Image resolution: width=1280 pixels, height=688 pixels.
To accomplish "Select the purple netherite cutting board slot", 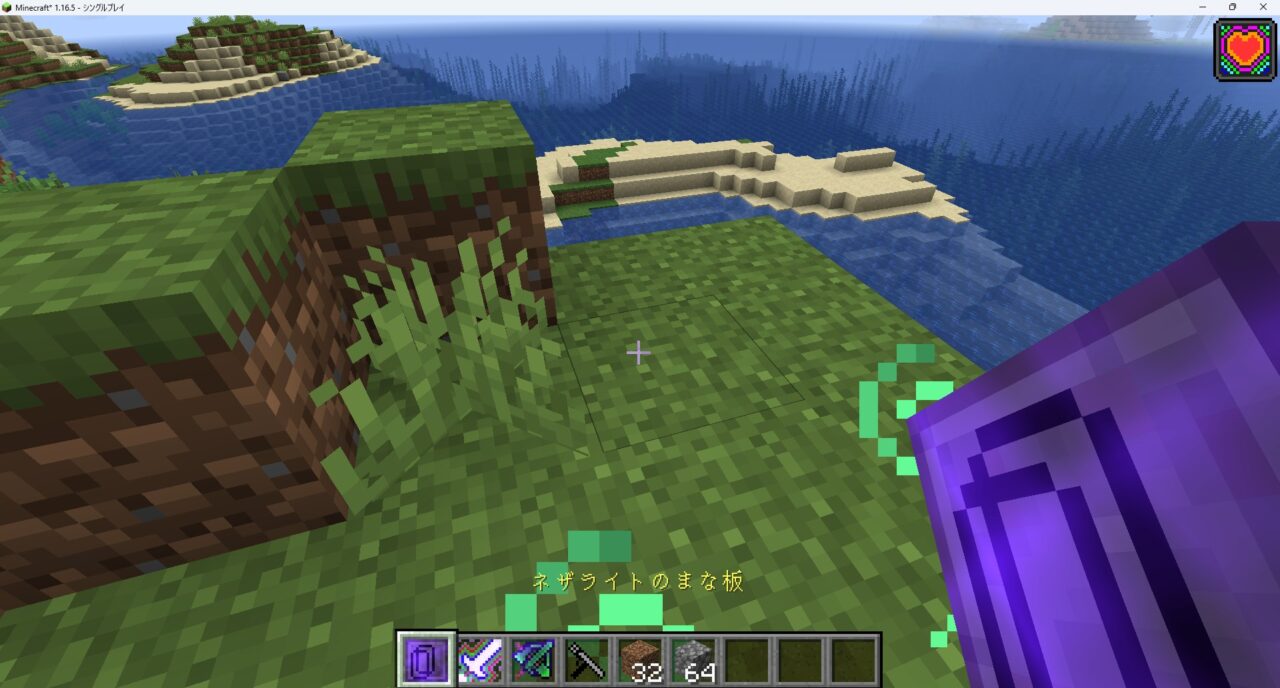I will pos(426,660).
